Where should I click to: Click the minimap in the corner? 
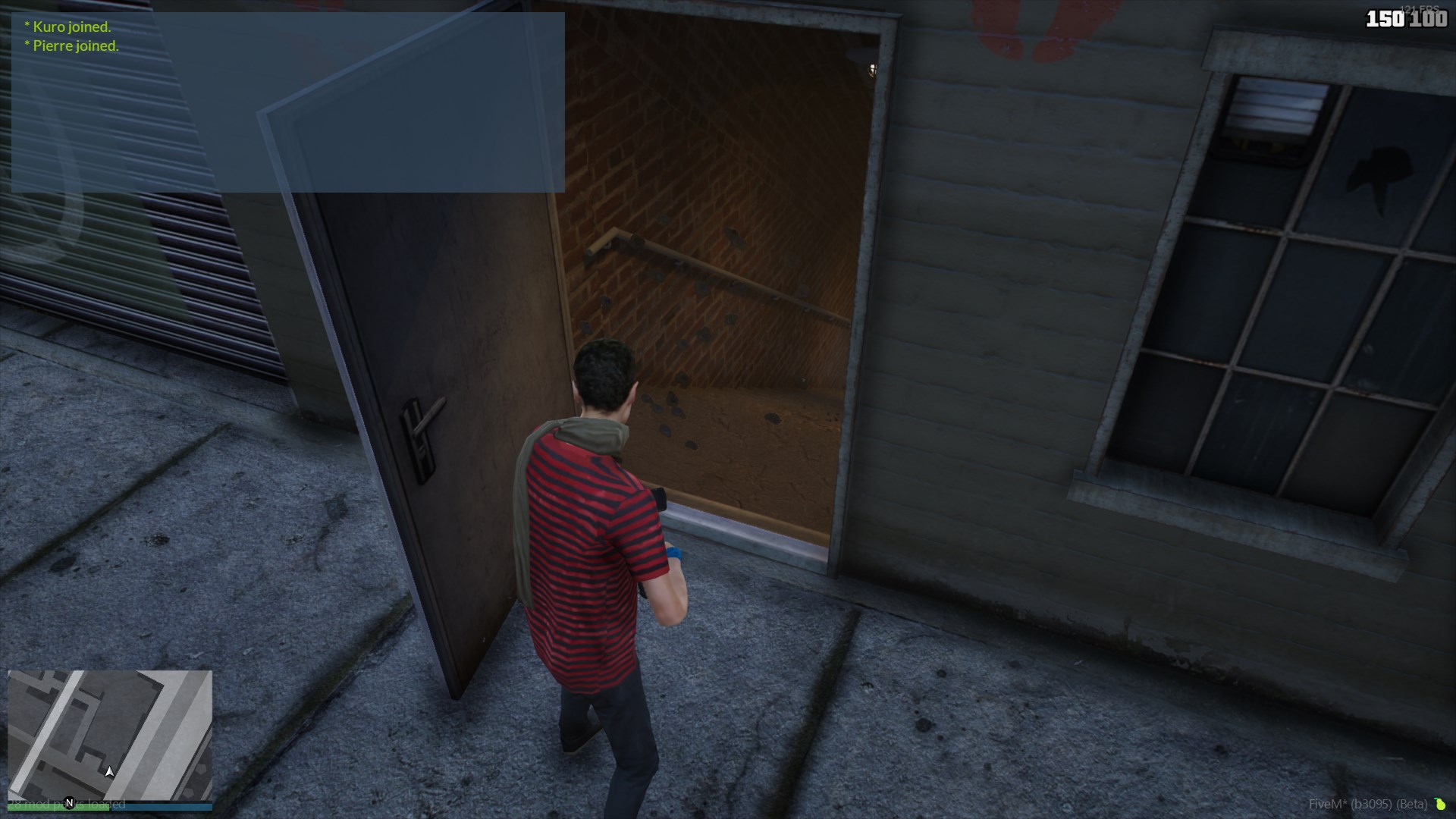click(110, 734)
